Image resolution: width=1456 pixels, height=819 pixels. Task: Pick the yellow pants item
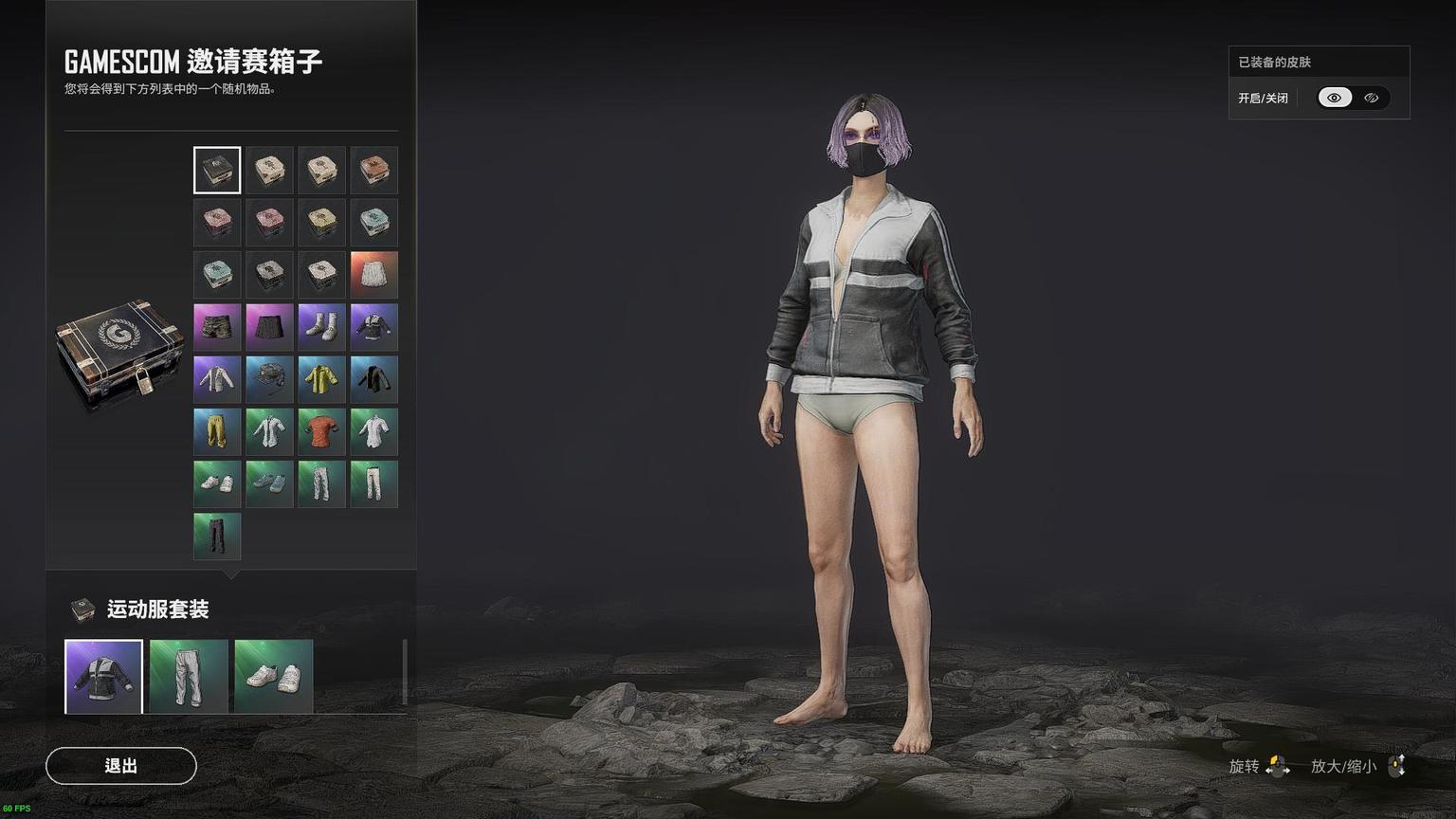pos(217,431)
